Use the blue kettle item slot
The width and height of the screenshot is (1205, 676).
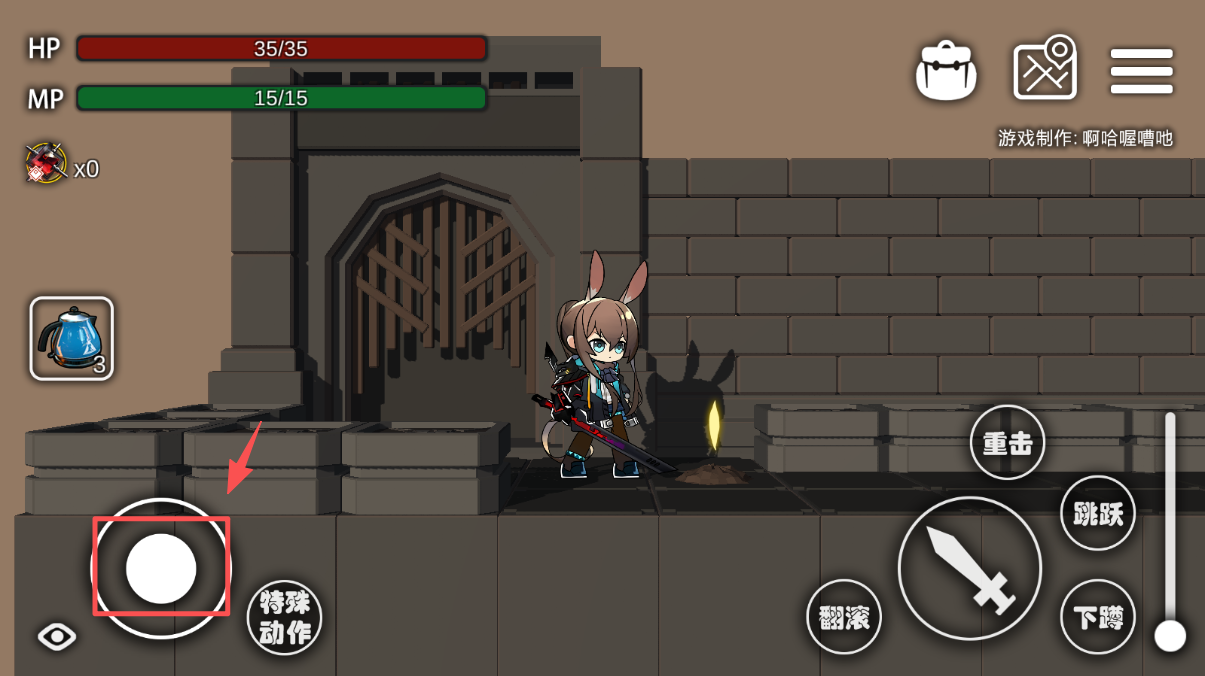tap(71, 338)
